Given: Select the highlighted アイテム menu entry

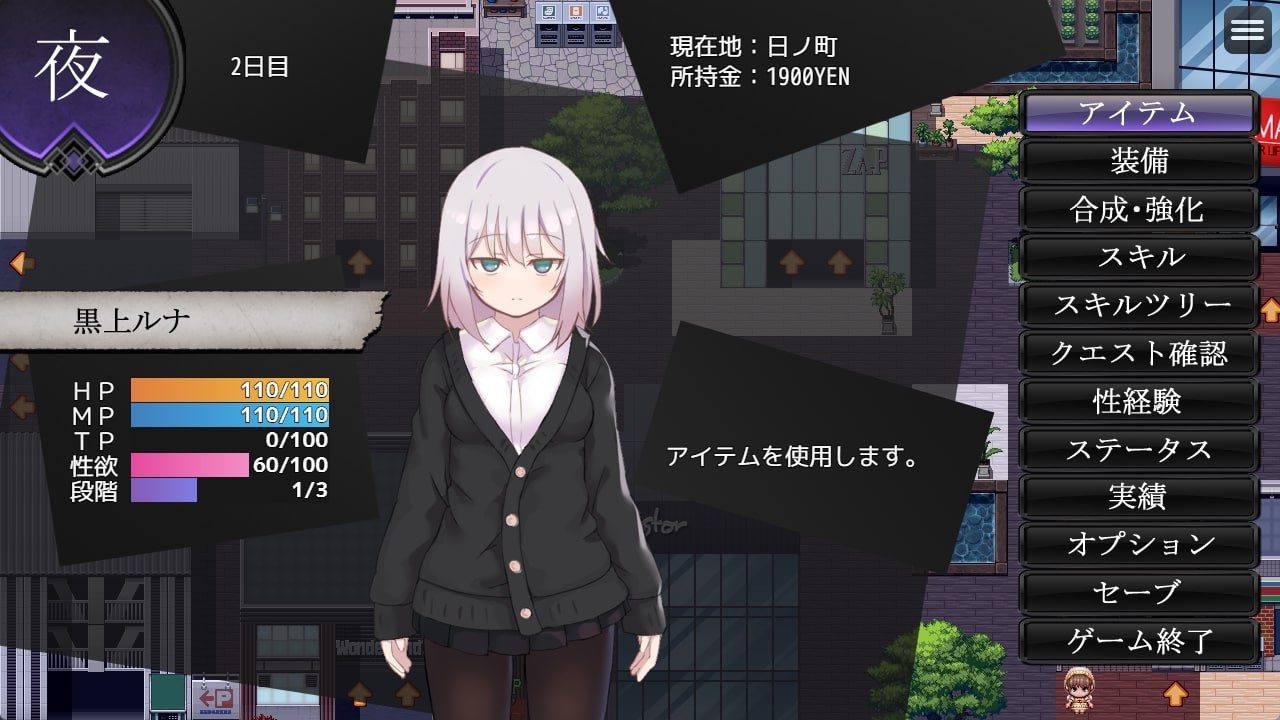Looking at the screenshot, I should click(x=1137, y=113).
